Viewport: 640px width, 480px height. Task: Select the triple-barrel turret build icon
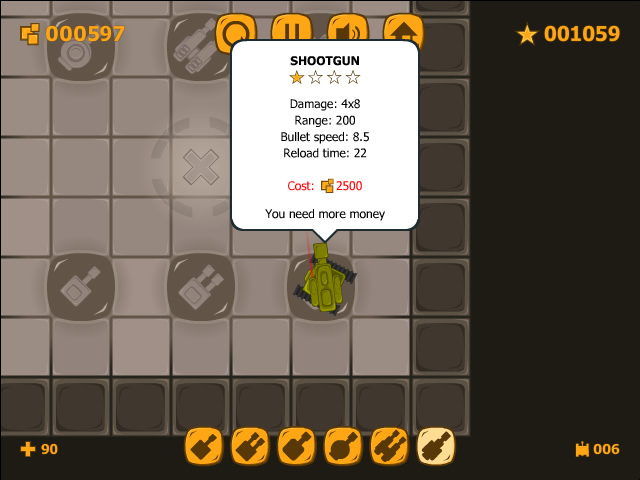(x=389, y=446)
